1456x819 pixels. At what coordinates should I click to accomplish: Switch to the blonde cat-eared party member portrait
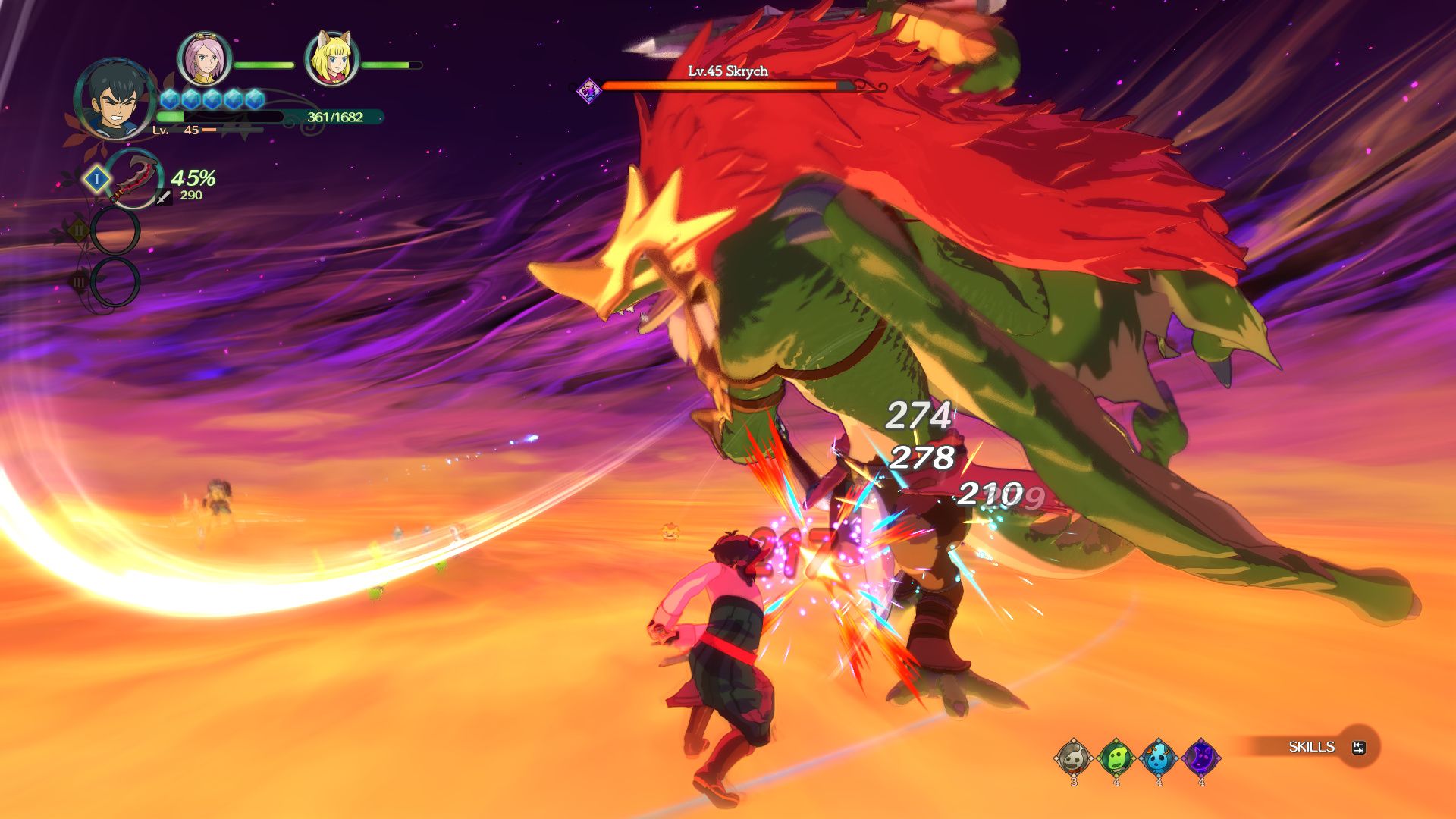(331, 59)
